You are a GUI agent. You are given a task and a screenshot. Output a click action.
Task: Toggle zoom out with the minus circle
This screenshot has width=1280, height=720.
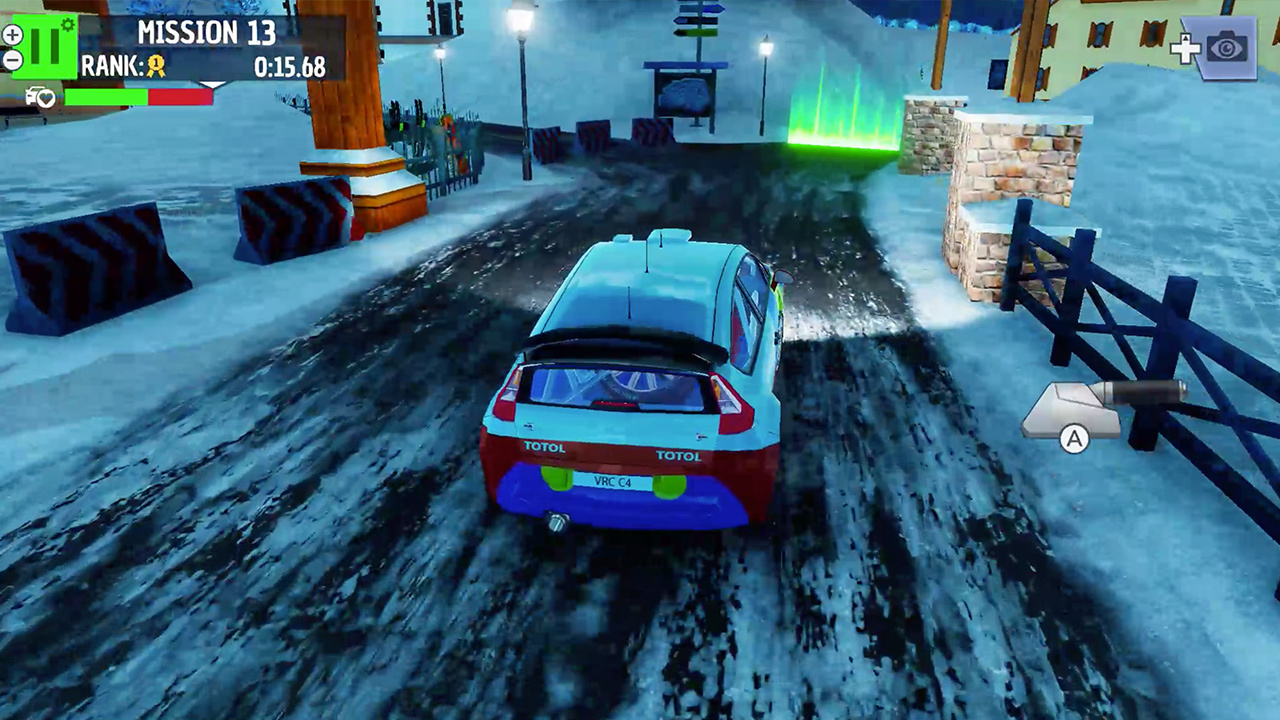pyautogui.click(x=13, y=59)
